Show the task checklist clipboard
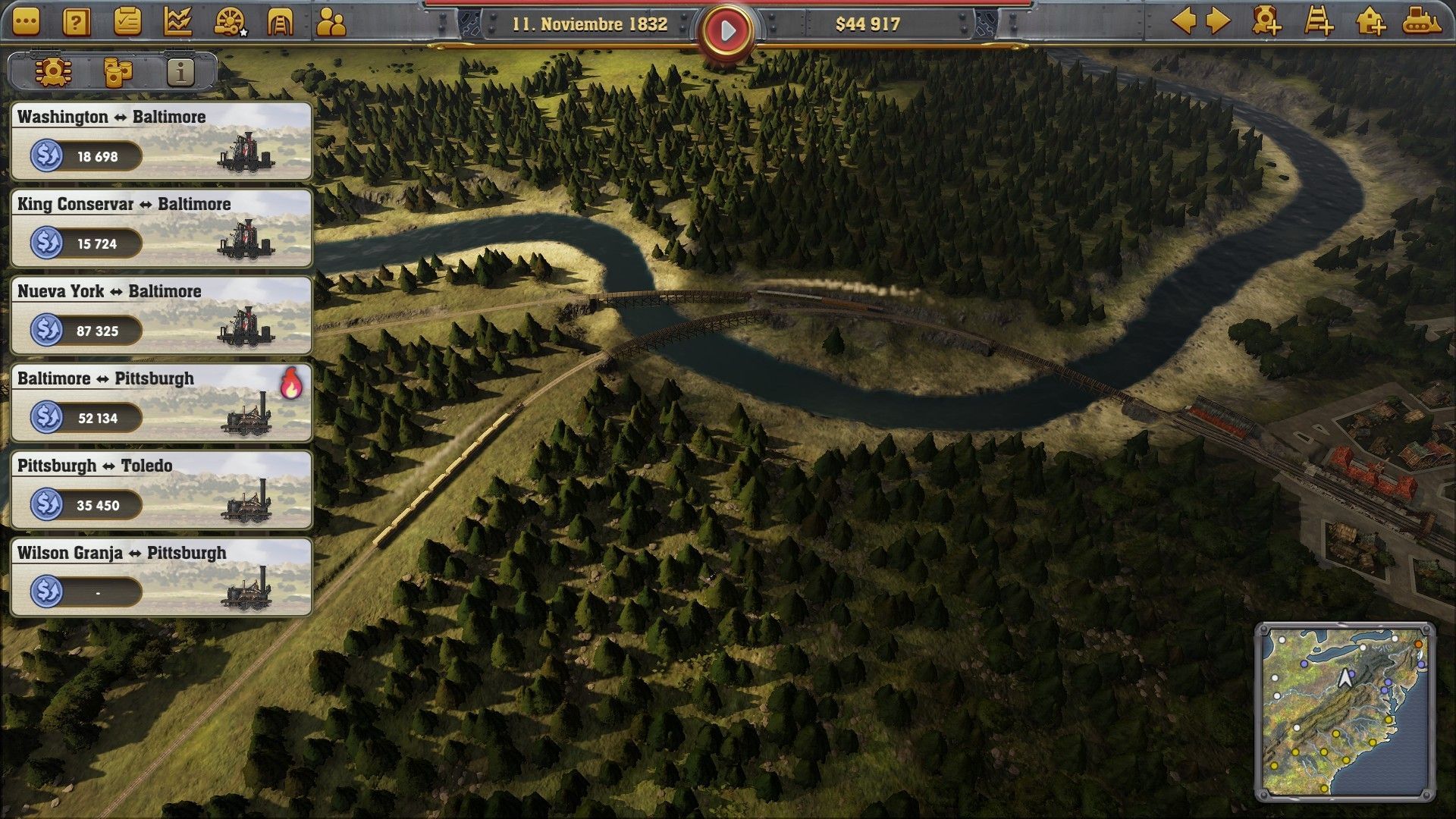 coord(127,22)
